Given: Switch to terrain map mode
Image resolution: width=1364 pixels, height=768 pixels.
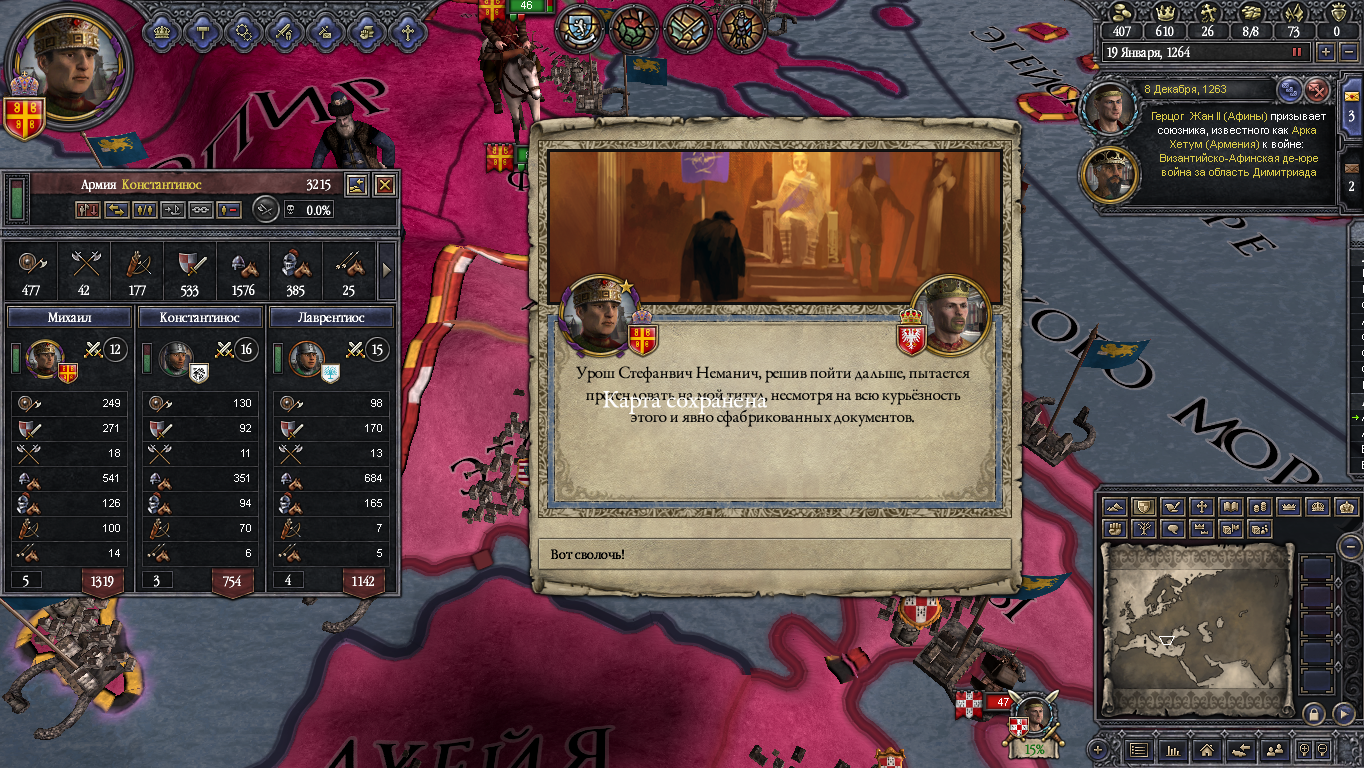Looking at the screenshot, I should coord(1114,507).
